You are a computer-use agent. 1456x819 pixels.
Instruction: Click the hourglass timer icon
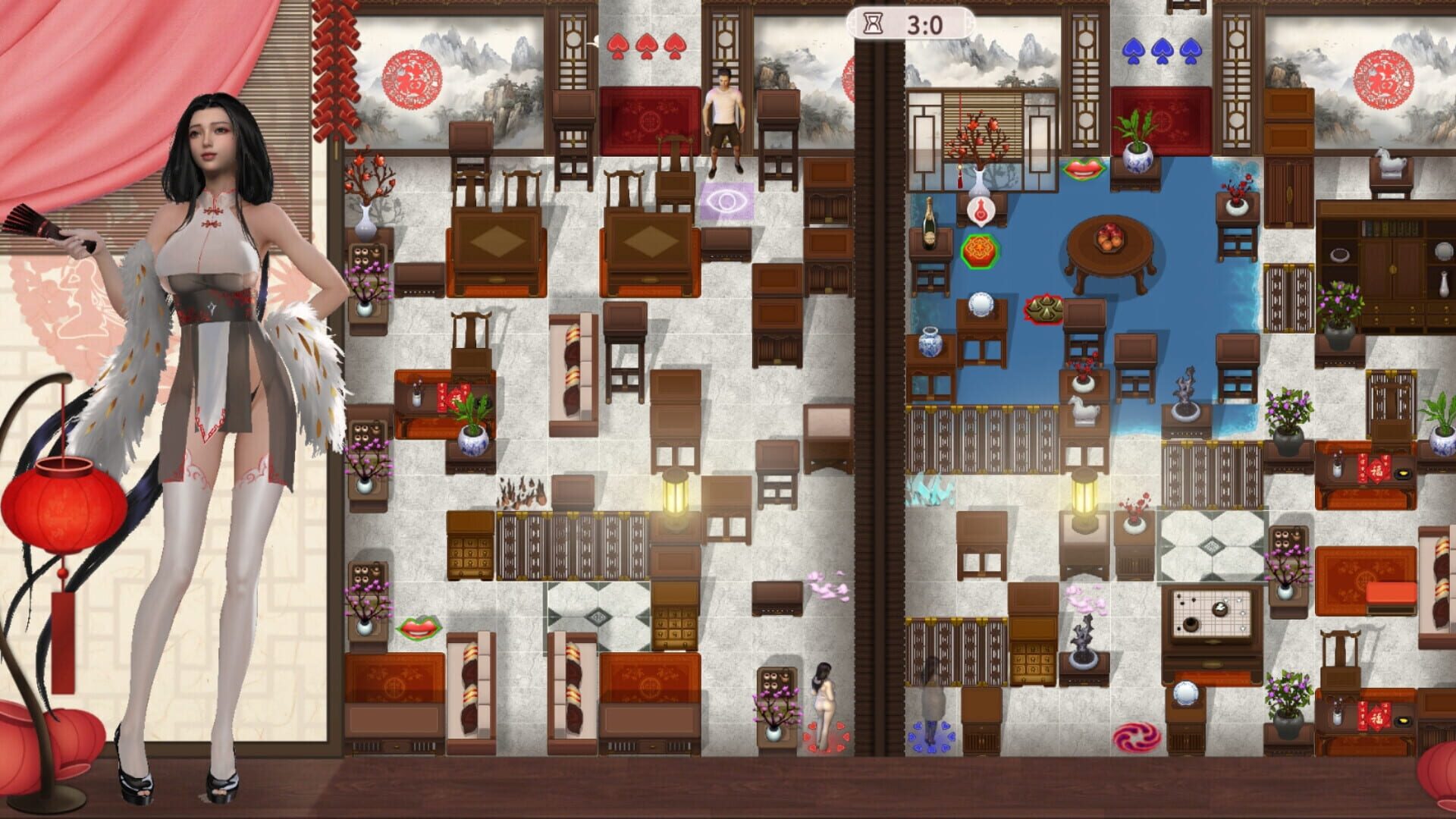[874, 24]
